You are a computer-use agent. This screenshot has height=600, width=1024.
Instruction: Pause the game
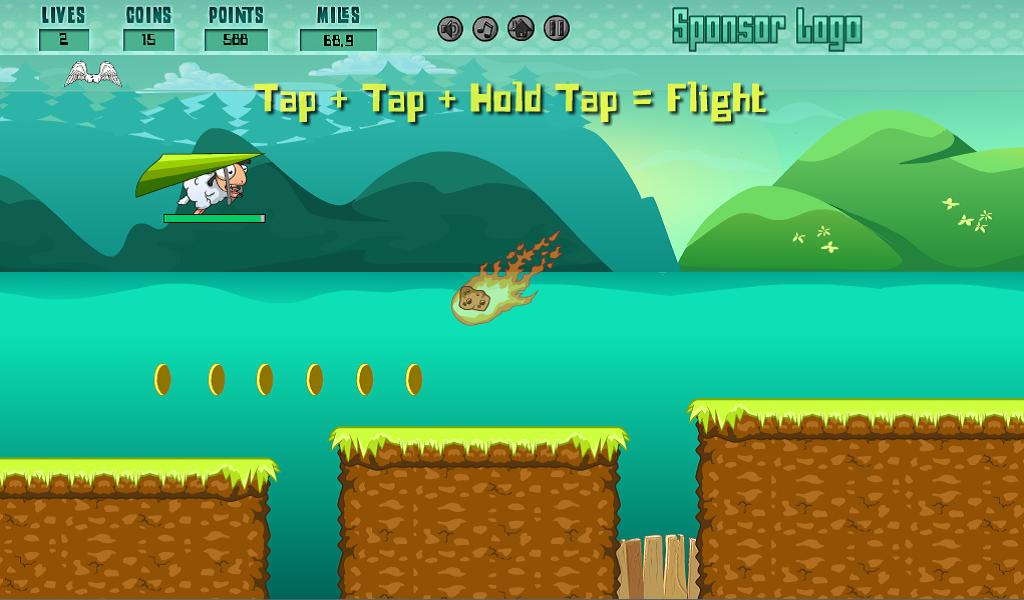[557, 29]
